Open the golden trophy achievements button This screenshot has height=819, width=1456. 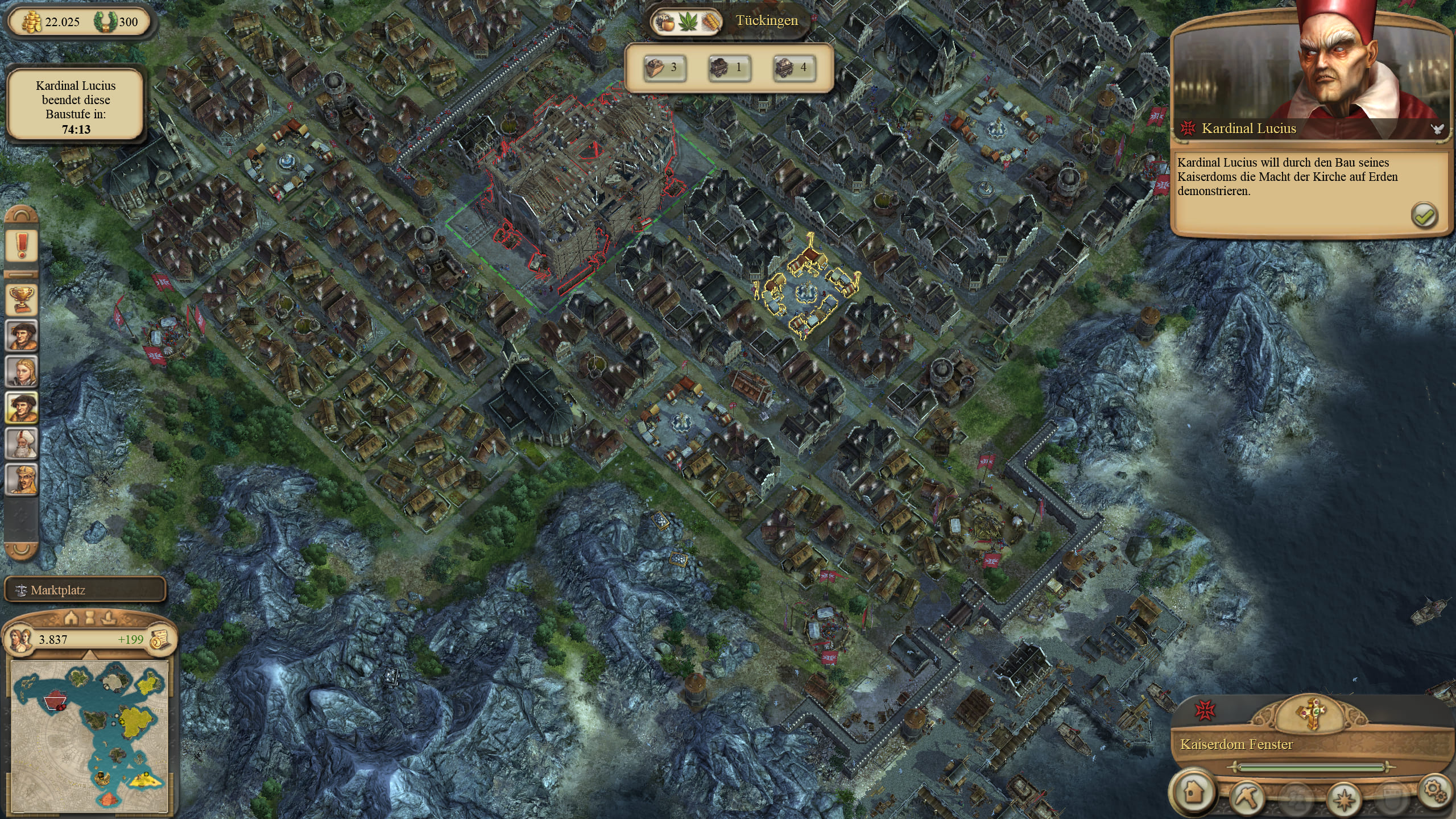[x=22, y=299]
